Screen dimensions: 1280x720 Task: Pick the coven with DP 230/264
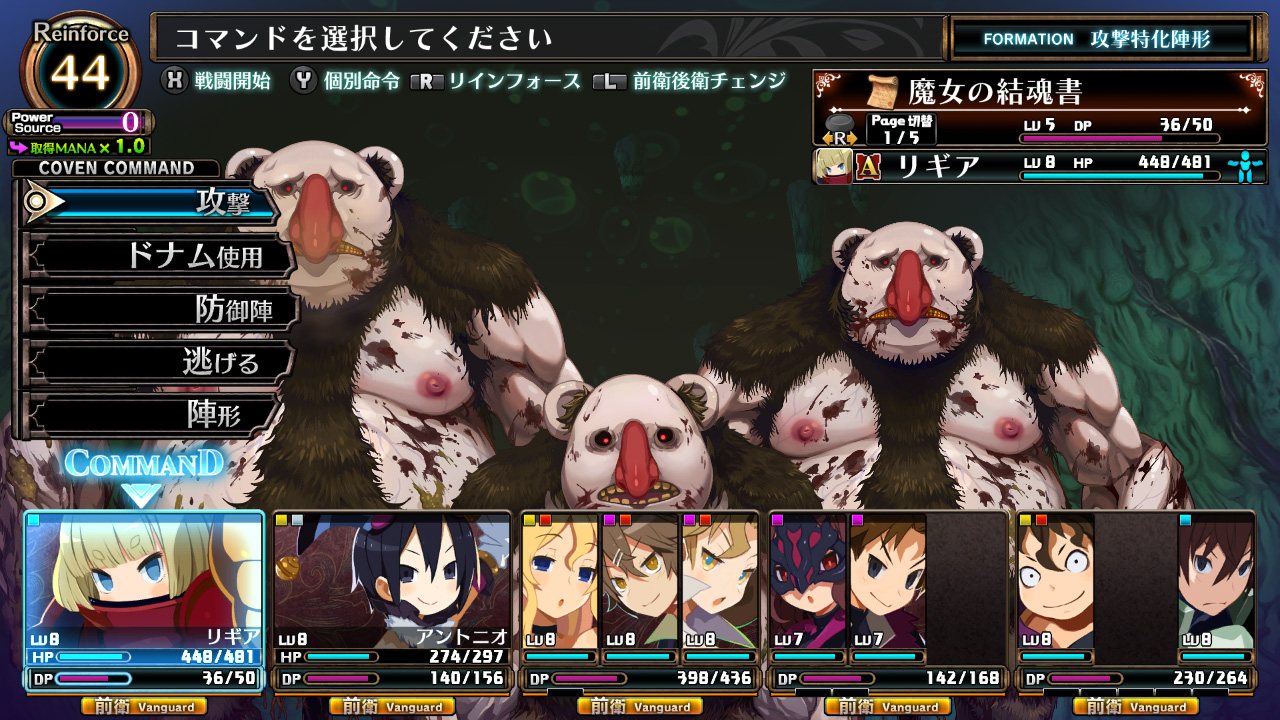pos(1135,600)
